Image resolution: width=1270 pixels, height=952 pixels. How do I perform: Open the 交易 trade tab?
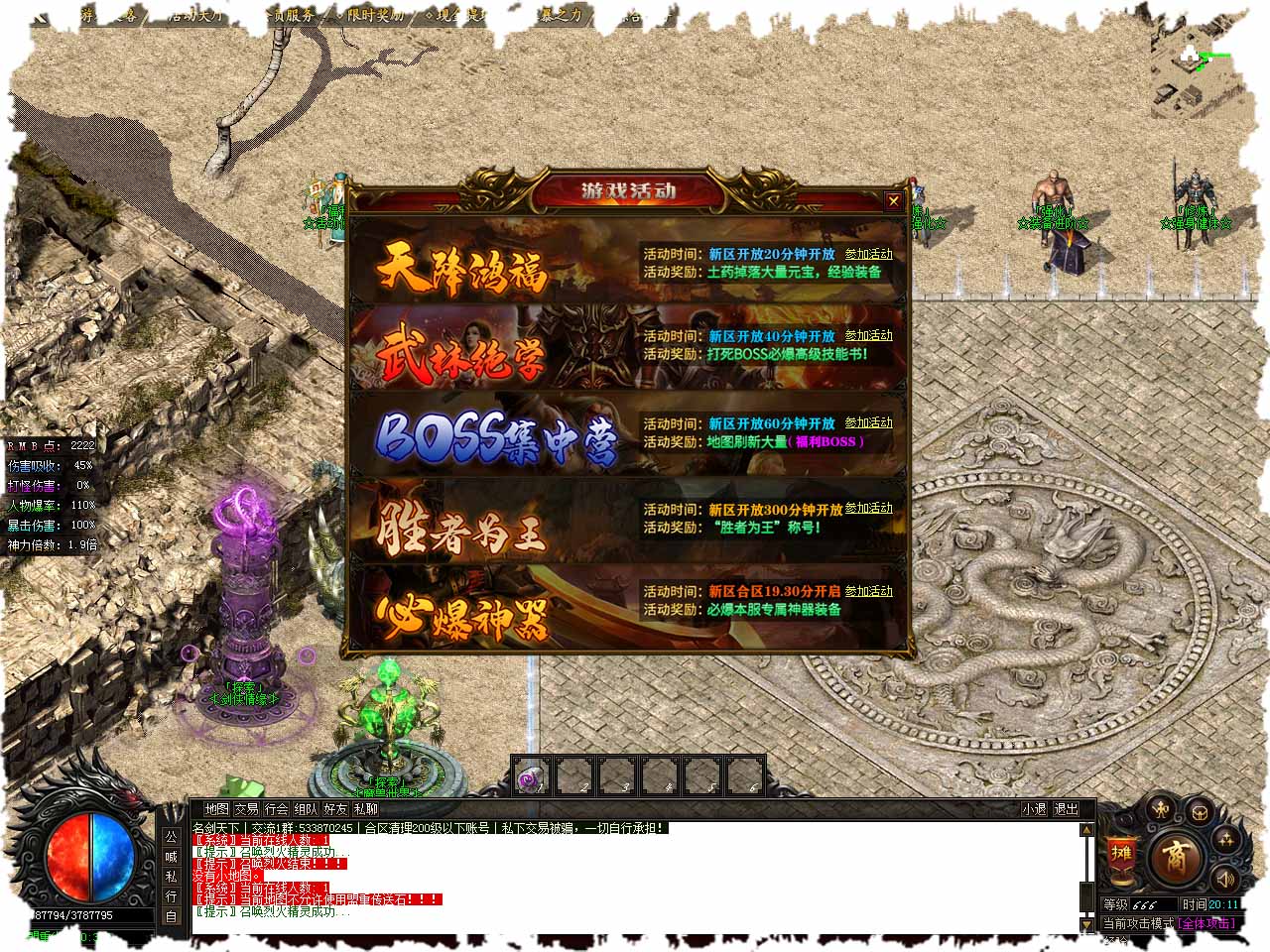[x=246, y=809]
